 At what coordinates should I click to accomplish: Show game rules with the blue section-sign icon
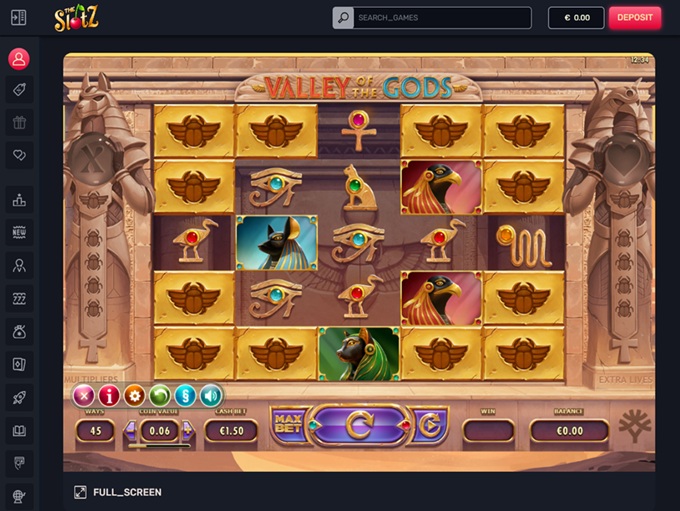coord(185,395)
